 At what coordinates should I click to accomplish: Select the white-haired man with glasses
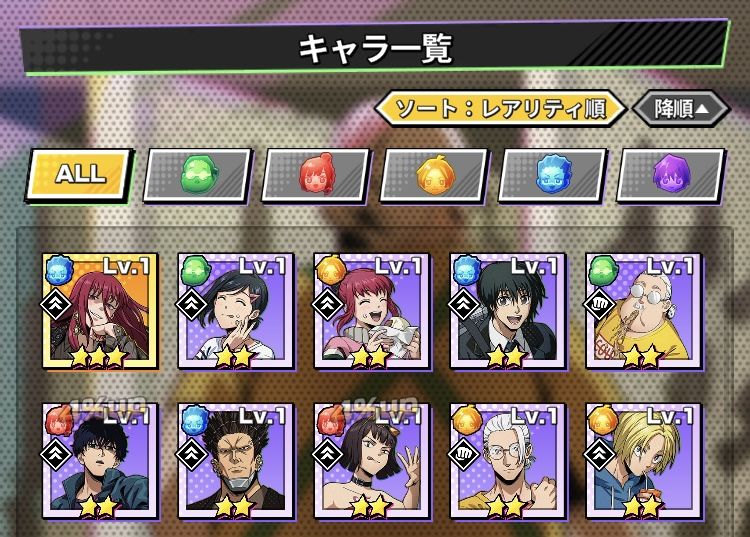click(507, 461)
